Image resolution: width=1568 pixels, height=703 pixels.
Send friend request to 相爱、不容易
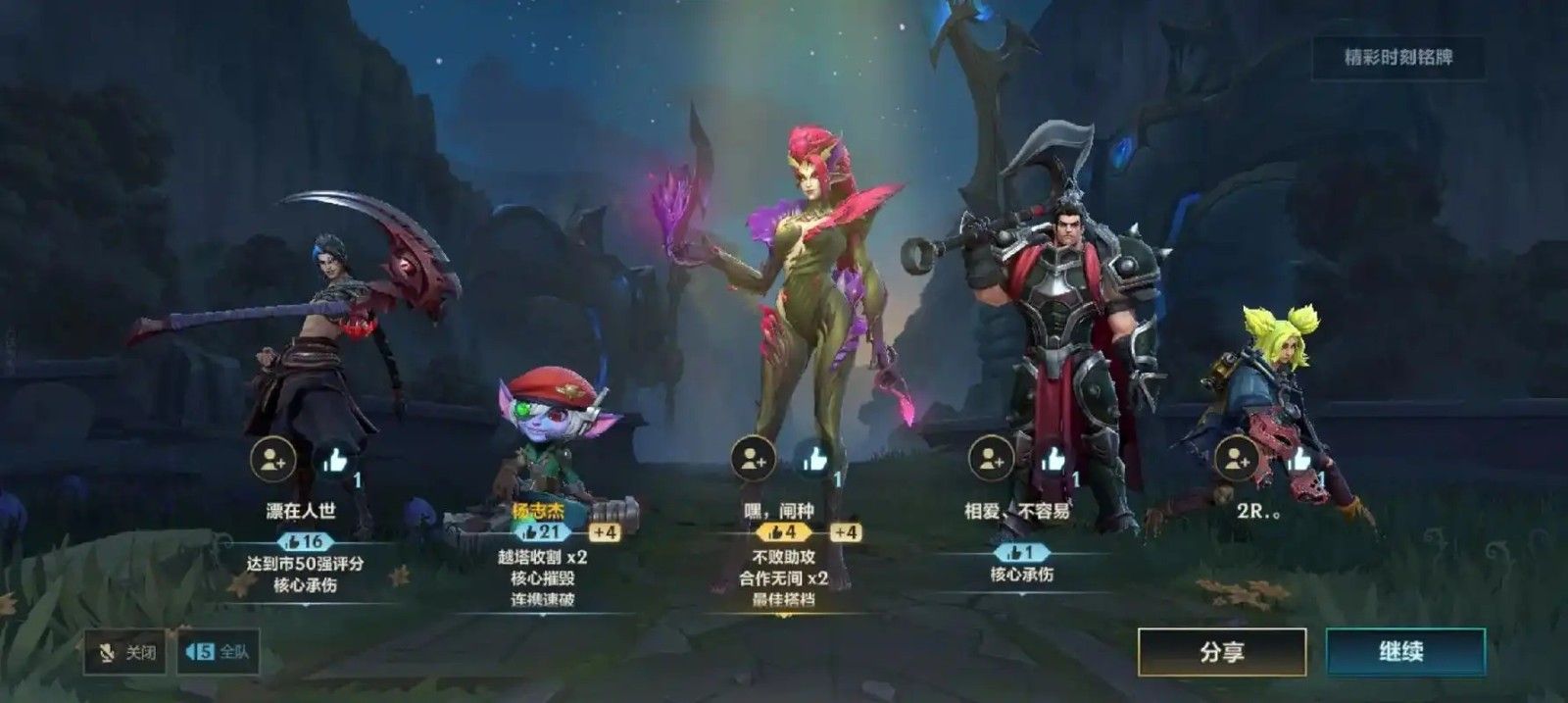[x=991, y=459]
